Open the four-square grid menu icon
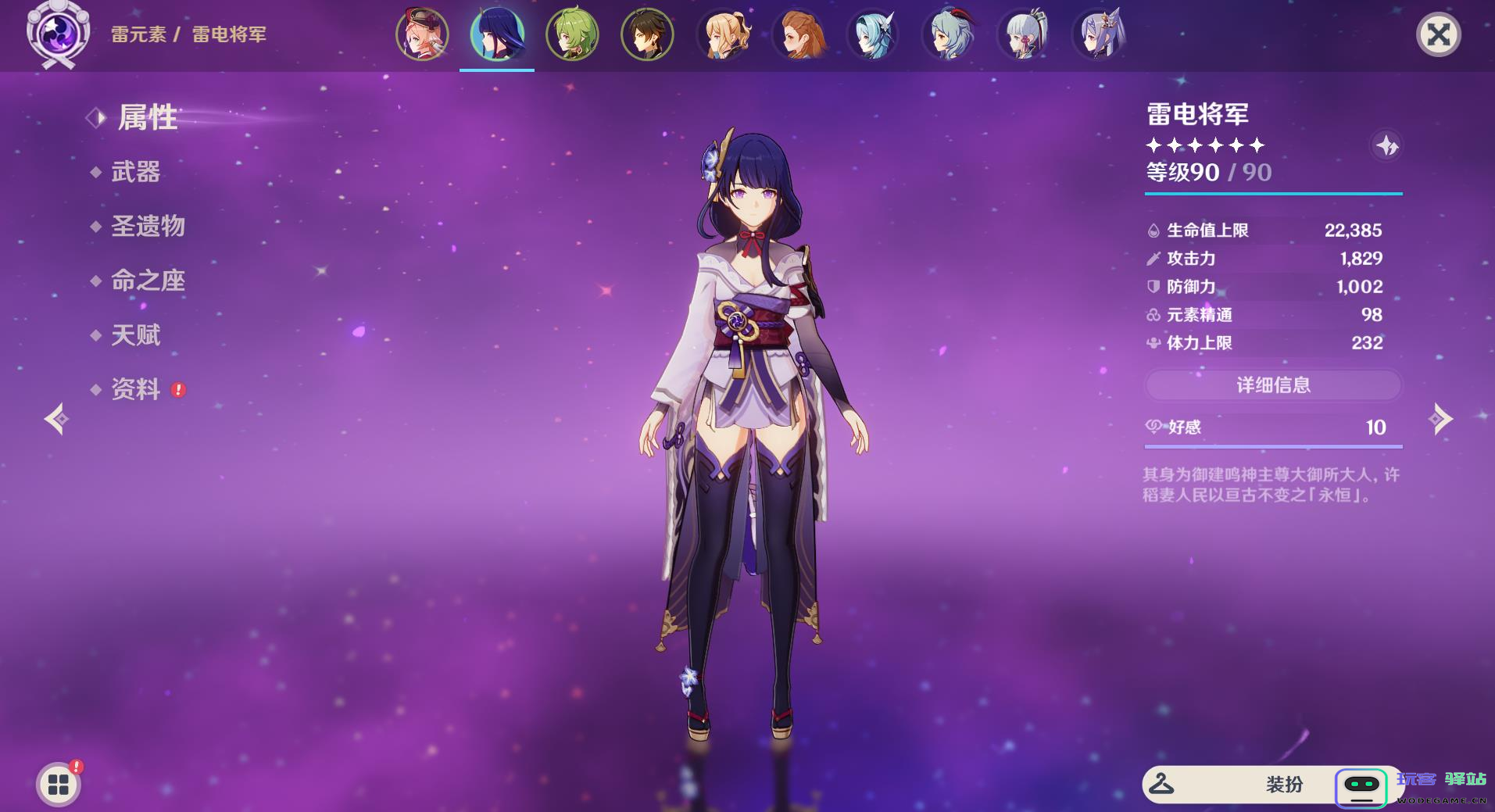The image size is (1495, 812). coord(59,785)
